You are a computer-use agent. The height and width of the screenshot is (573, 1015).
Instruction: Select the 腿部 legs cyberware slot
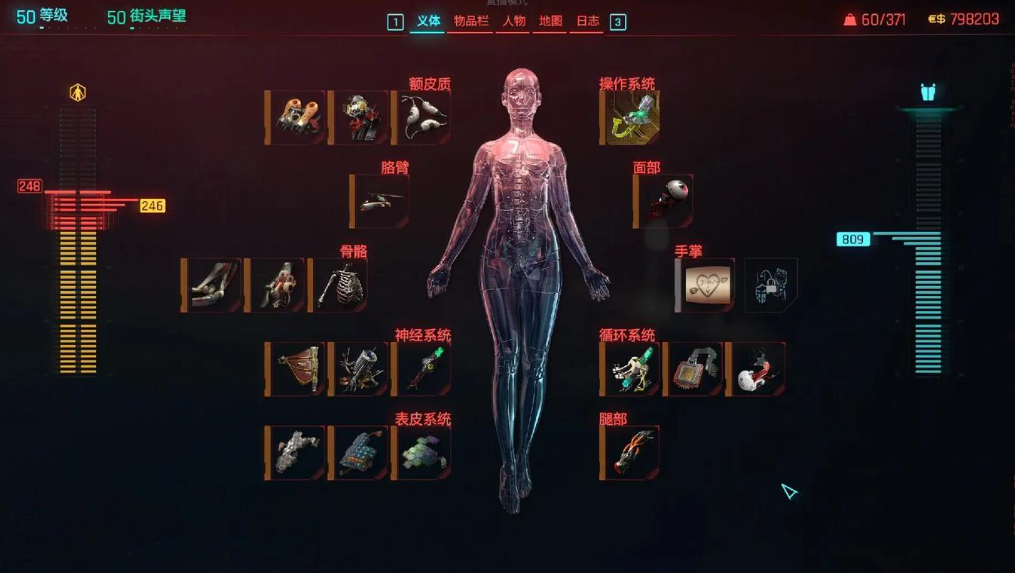[632, 453]
